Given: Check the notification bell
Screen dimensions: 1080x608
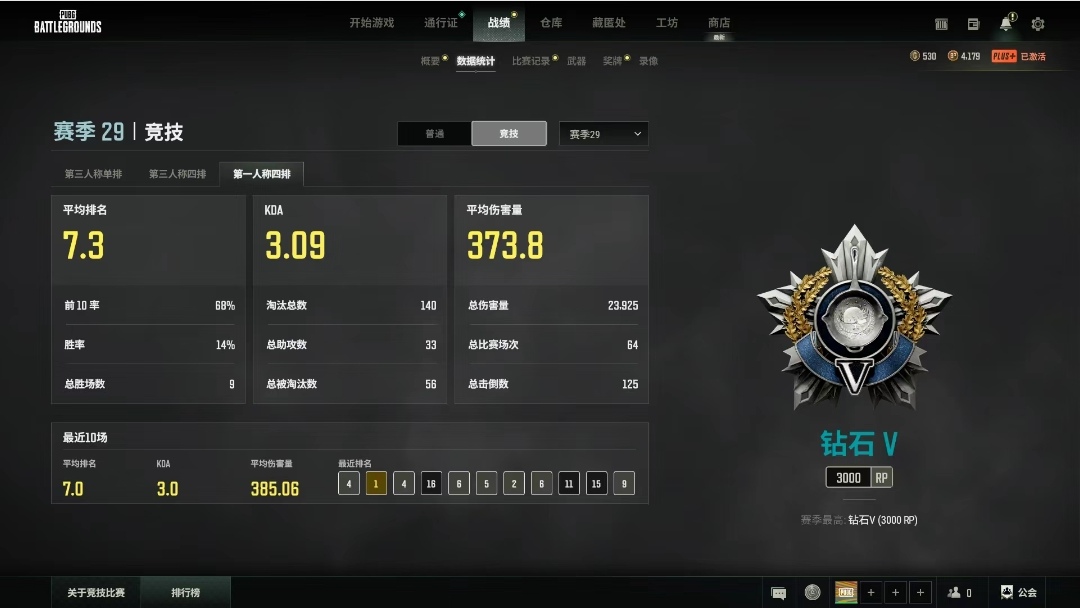Looking at the screenshot, I should point(1006,24).
